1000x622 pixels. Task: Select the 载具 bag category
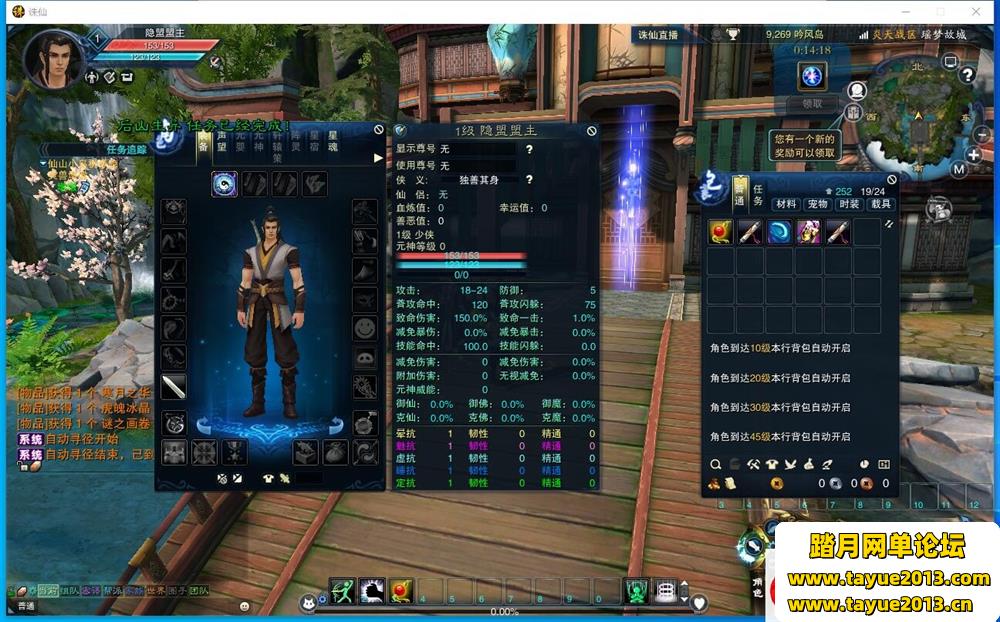click(880, 204)
